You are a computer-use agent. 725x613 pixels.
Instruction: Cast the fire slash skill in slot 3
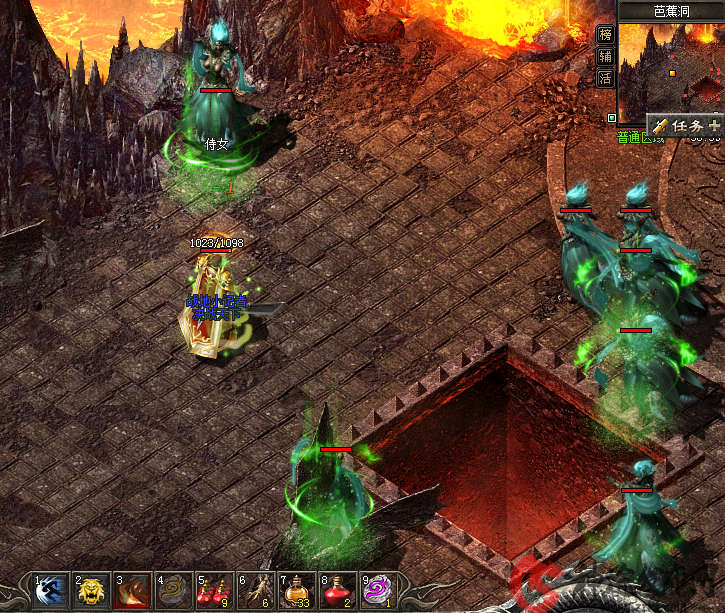coord(133,590)
